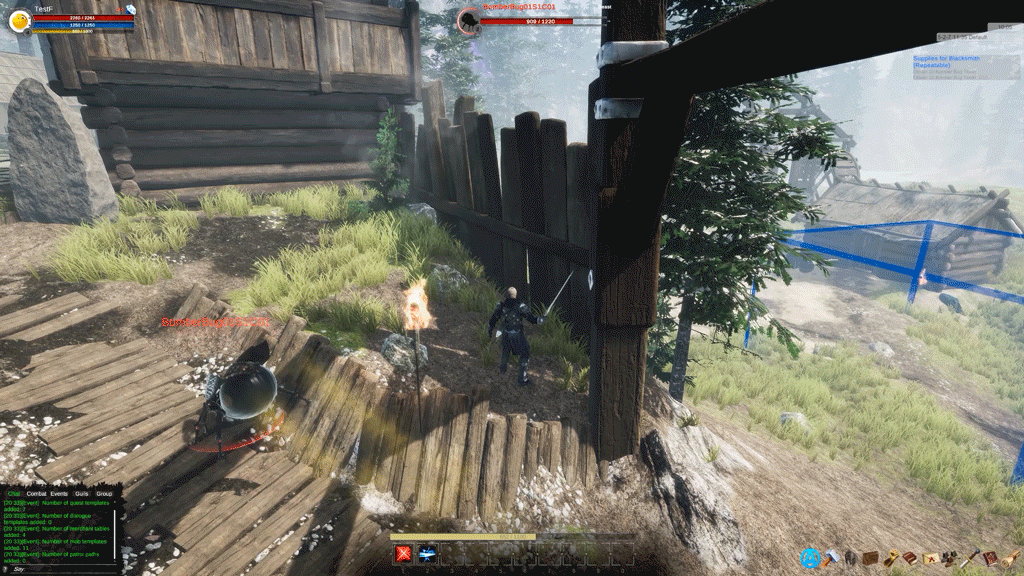This screenshot has width=1024, height=576.
Task: Click the dark helmet equipment icon
Action: (x=851, y=558)
